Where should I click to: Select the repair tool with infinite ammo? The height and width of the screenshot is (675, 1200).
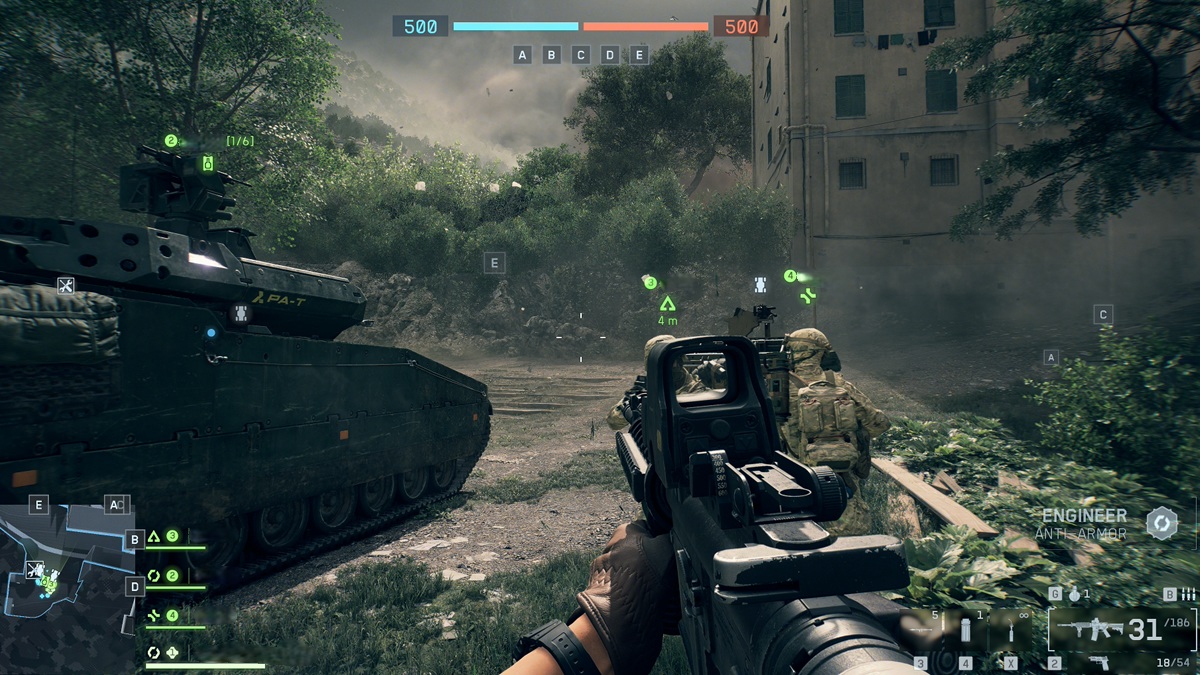click(1011, 632)
